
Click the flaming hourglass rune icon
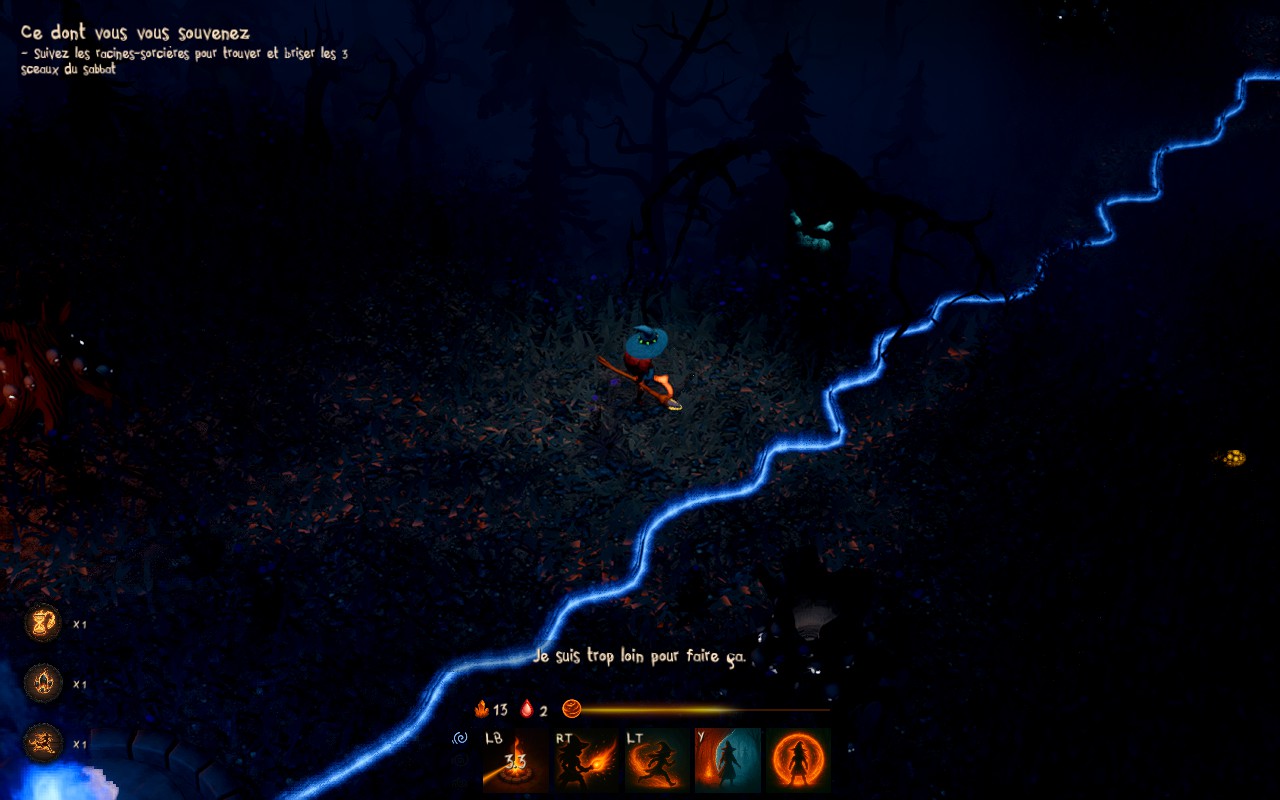(x=43, y=624)
